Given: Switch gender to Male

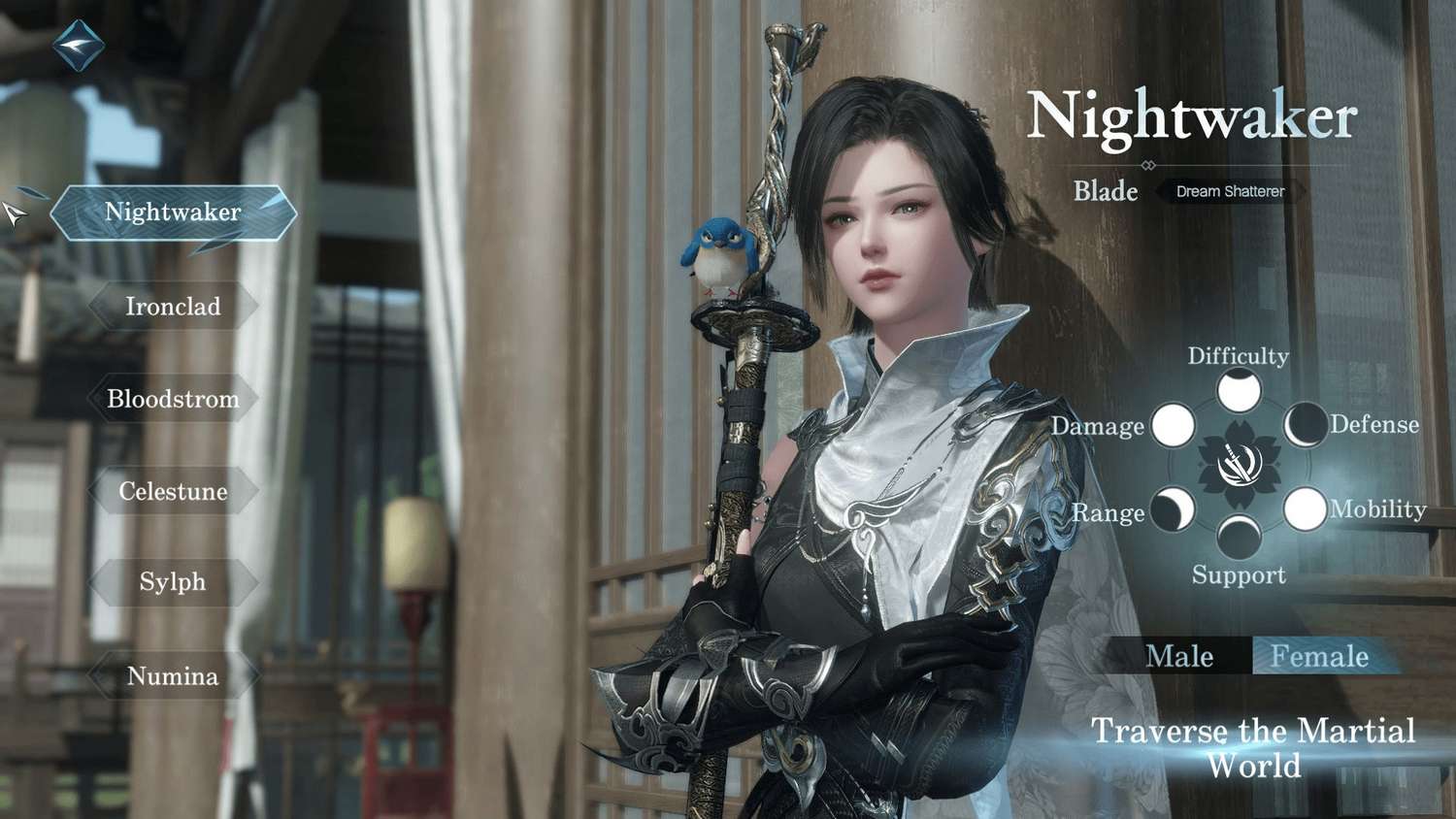Looking at the screenshot, I should point(1179,656).
